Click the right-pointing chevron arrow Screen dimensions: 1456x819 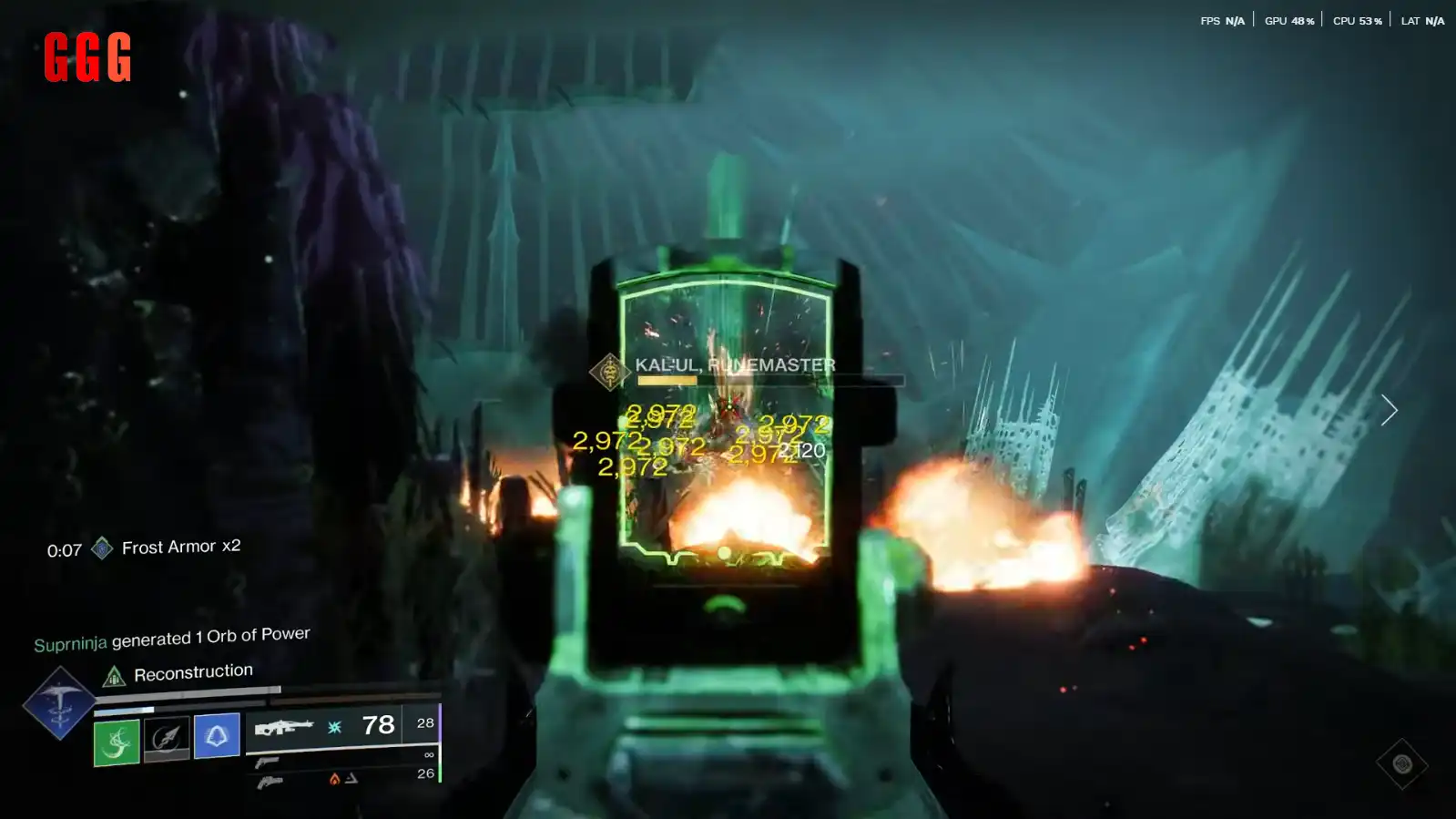click(1389, 410)
